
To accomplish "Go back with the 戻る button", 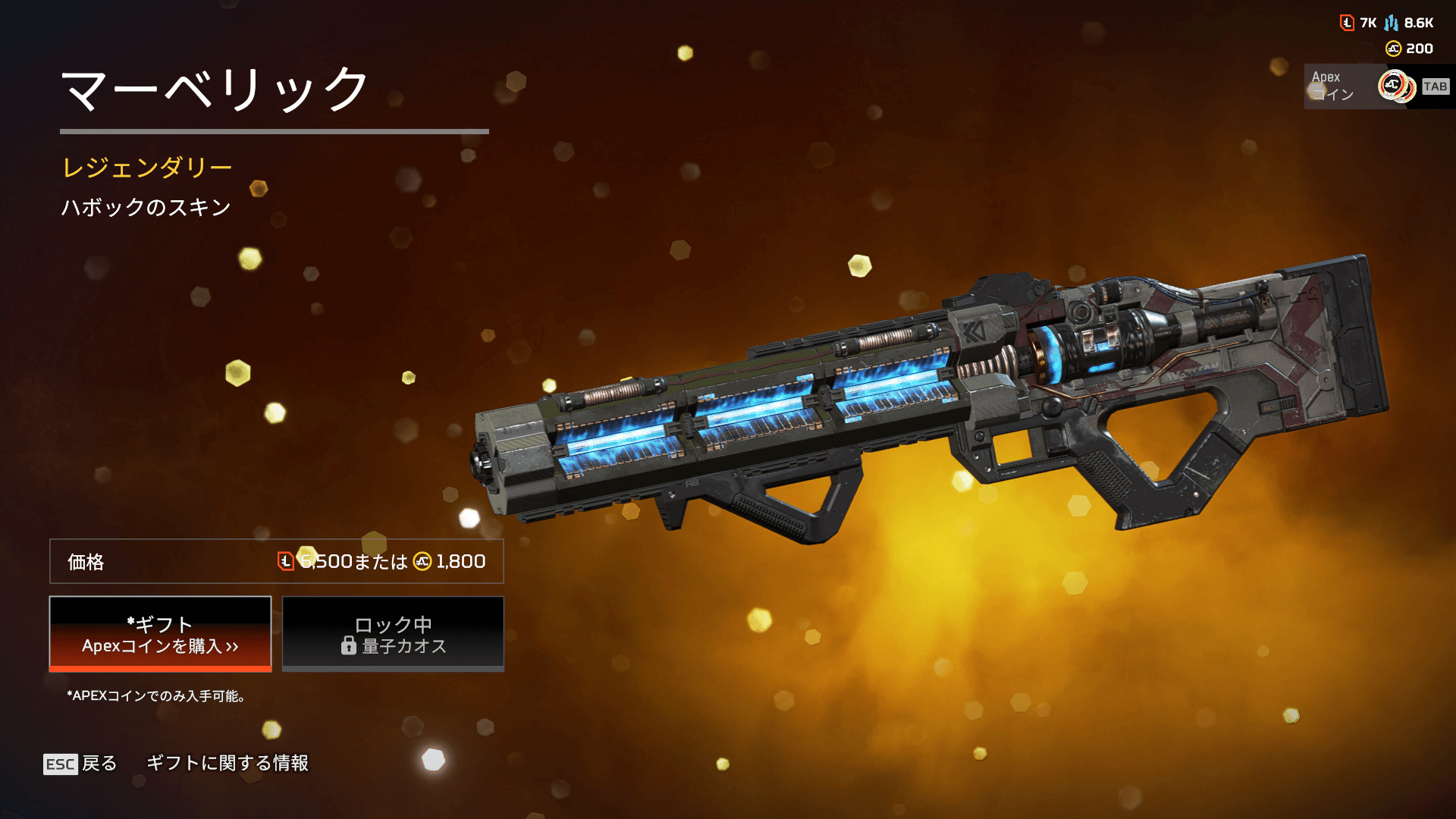I will point(81,764).
